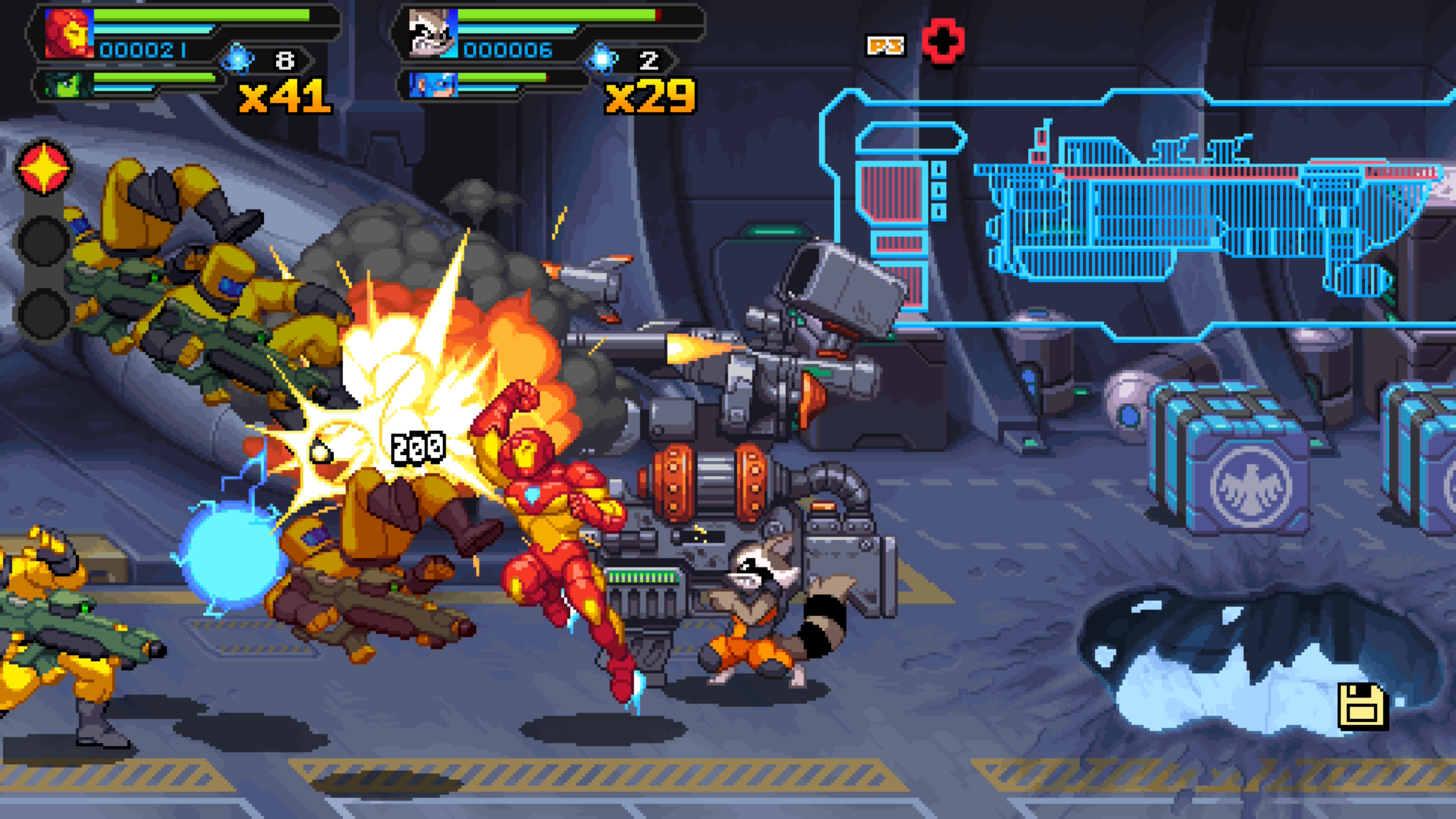The image size is (1456, 819).
Task: Click Rocket Raccoon's player portrait
Action: [433, 34]
